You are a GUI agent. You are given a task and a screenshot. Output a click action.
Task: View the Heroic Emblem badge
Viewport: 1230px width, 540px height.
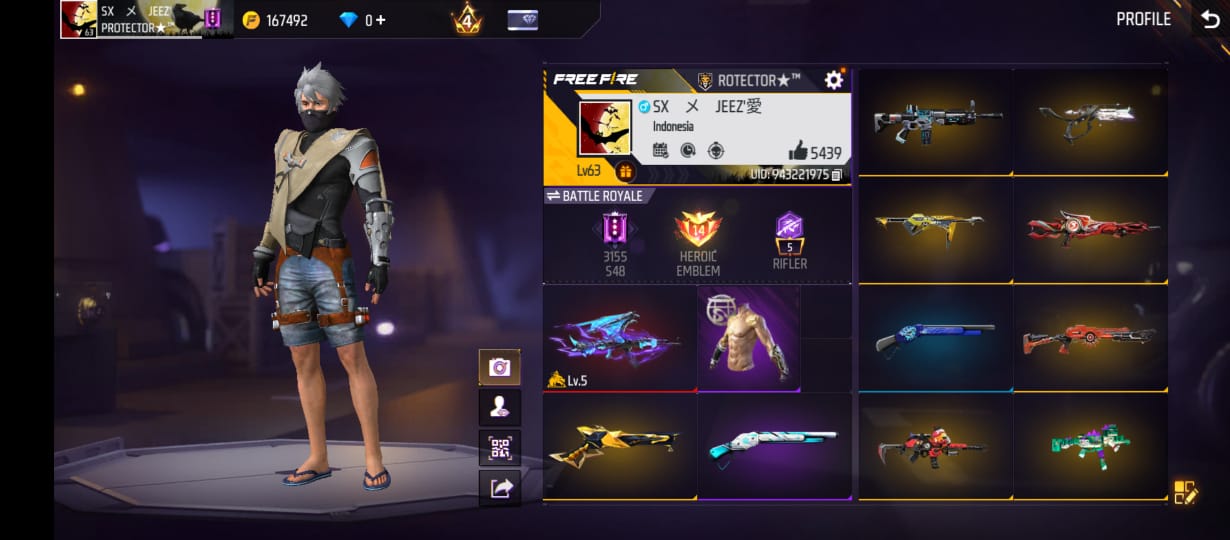(697, 242)
